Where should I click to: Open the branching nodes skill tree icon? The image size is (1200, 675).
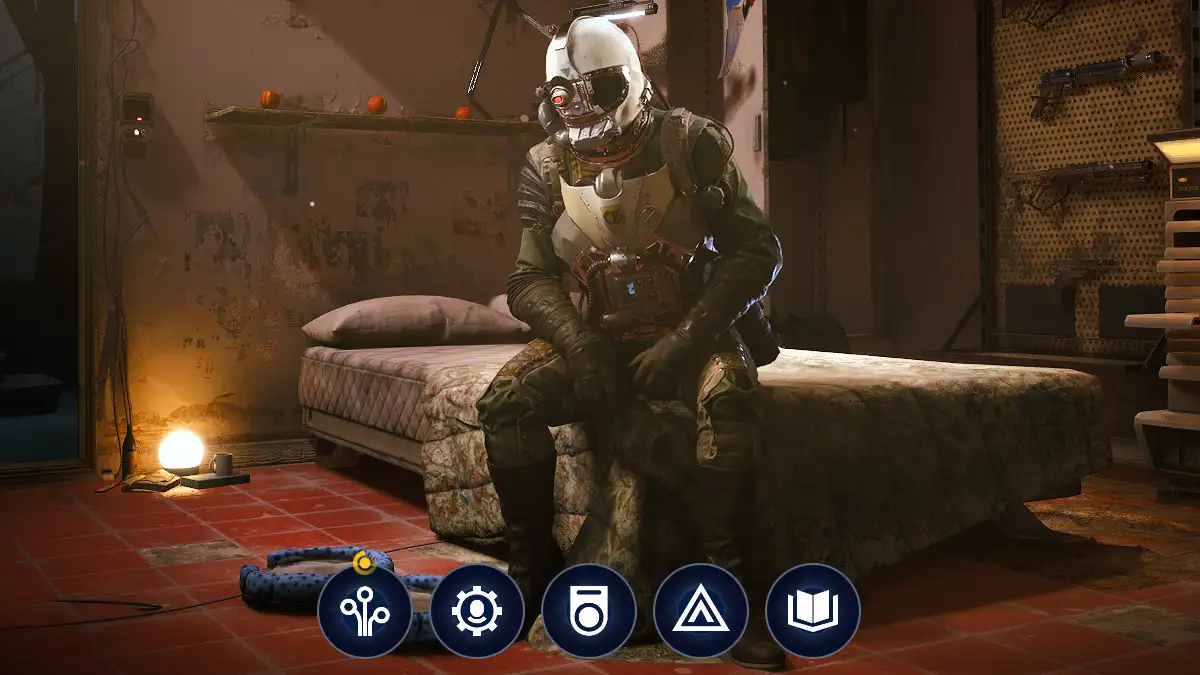(x=365, y=611)
